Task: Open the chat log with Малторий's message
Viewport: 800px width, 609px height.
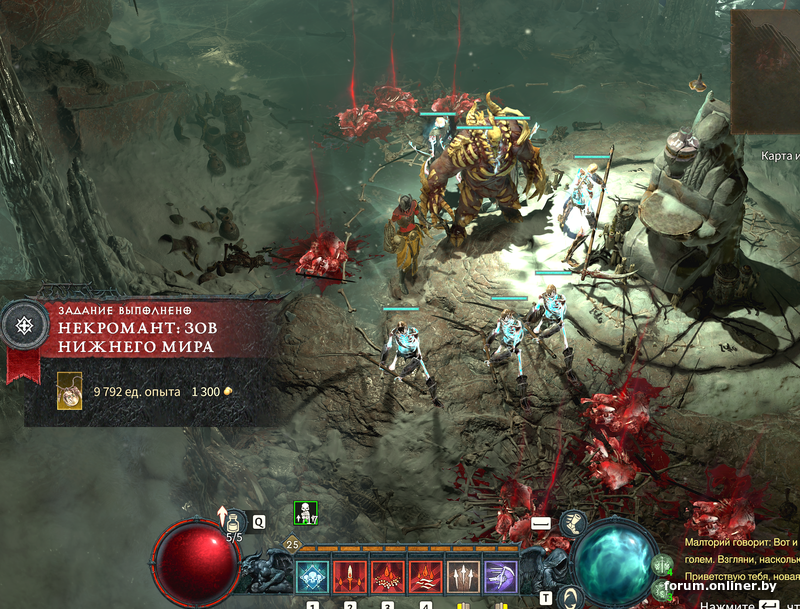Action: click(740, 550)
